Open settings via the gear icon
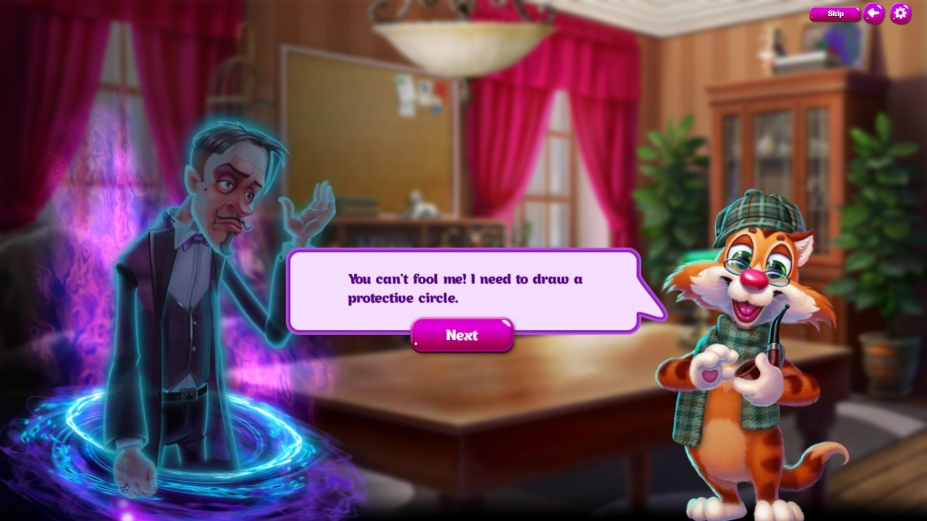Screen dimensions: 927x521 tap(900, 13)
